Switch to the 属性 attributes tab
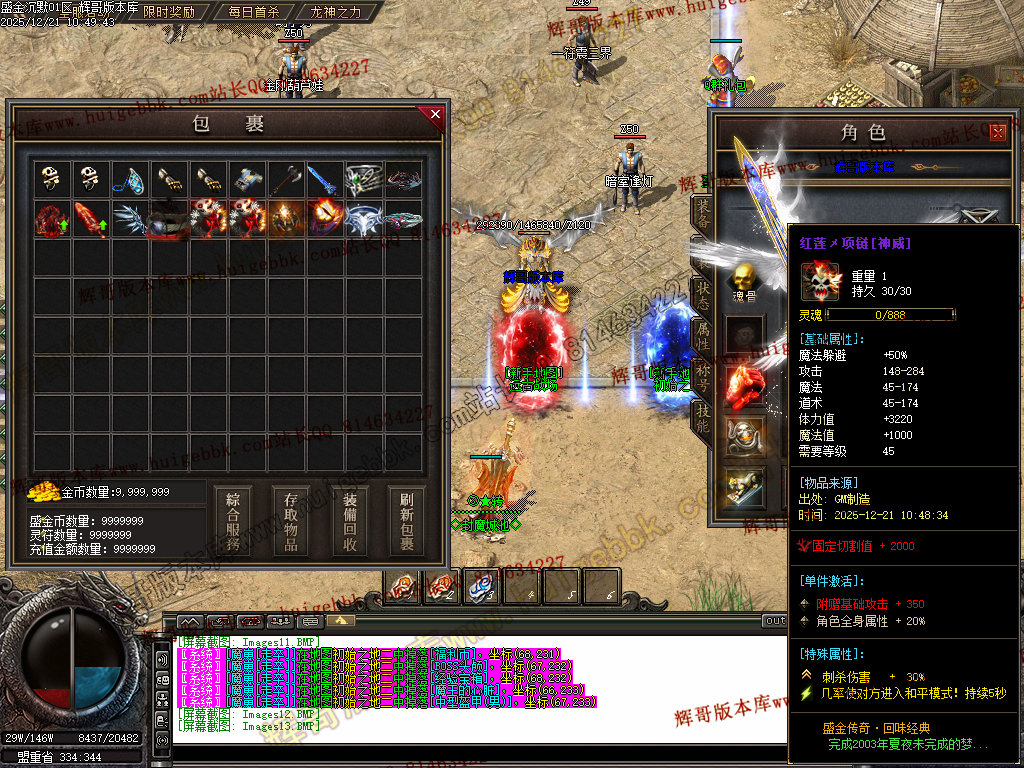This screenshot has width=1024, height=768. click(703, 336)
